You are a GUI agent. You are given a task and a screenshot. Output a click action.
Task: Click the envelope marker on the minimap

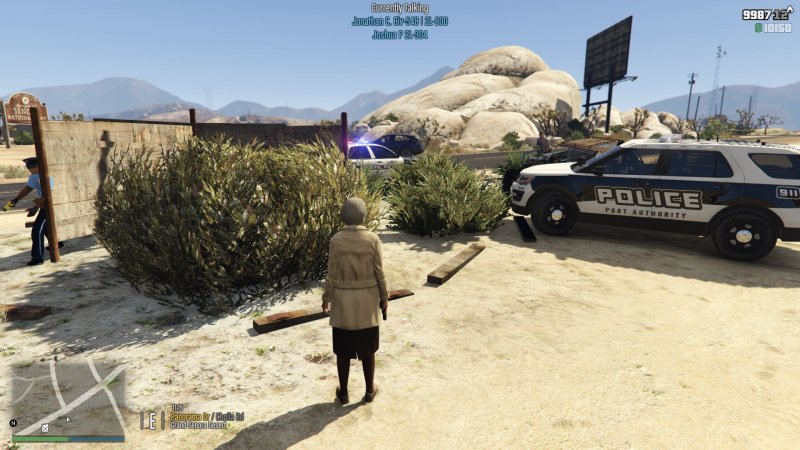(45, 428)
